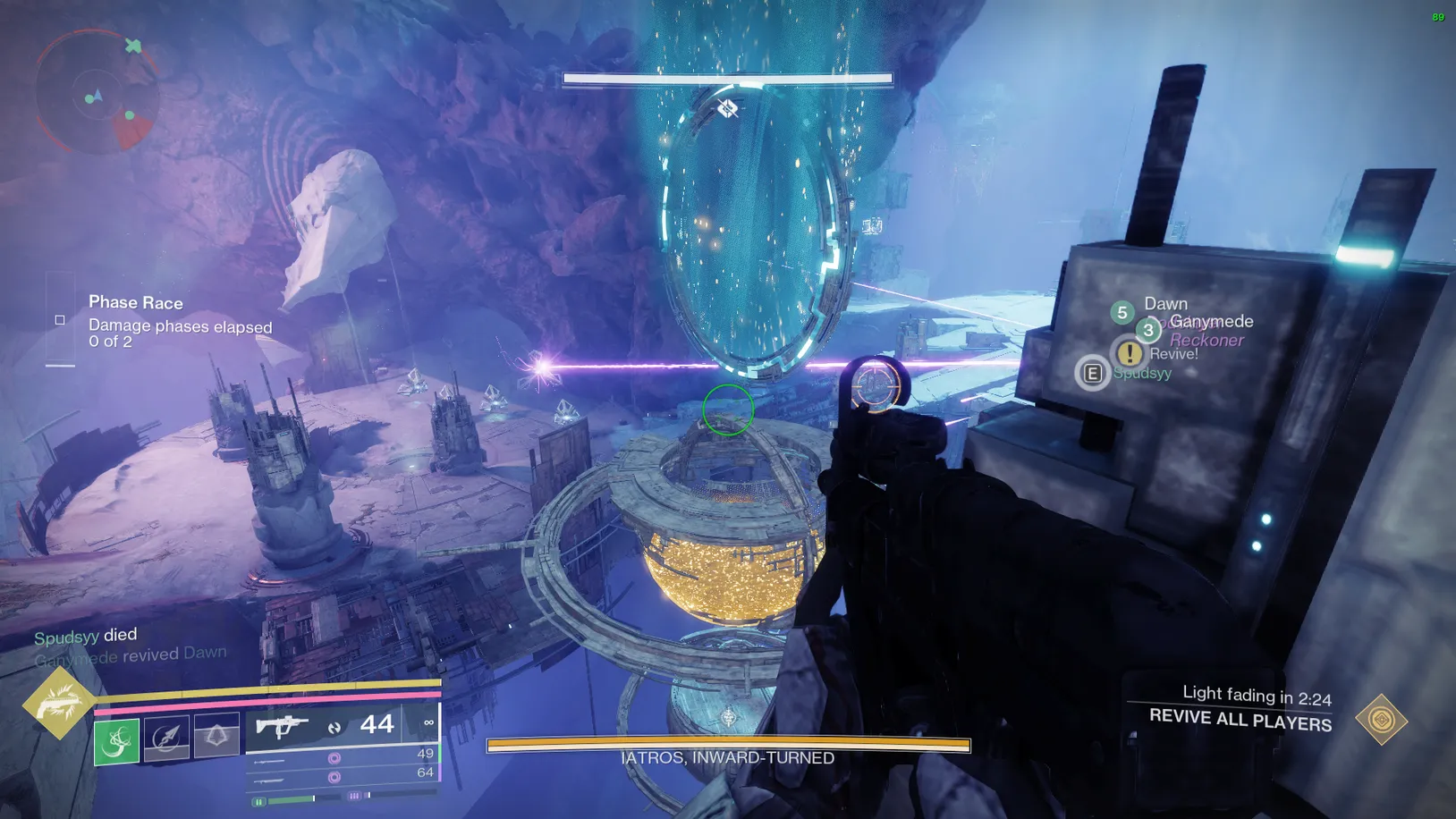Trigger the hooded-figure class ability icon
The image size is (1456, 819).
point(216,736)
